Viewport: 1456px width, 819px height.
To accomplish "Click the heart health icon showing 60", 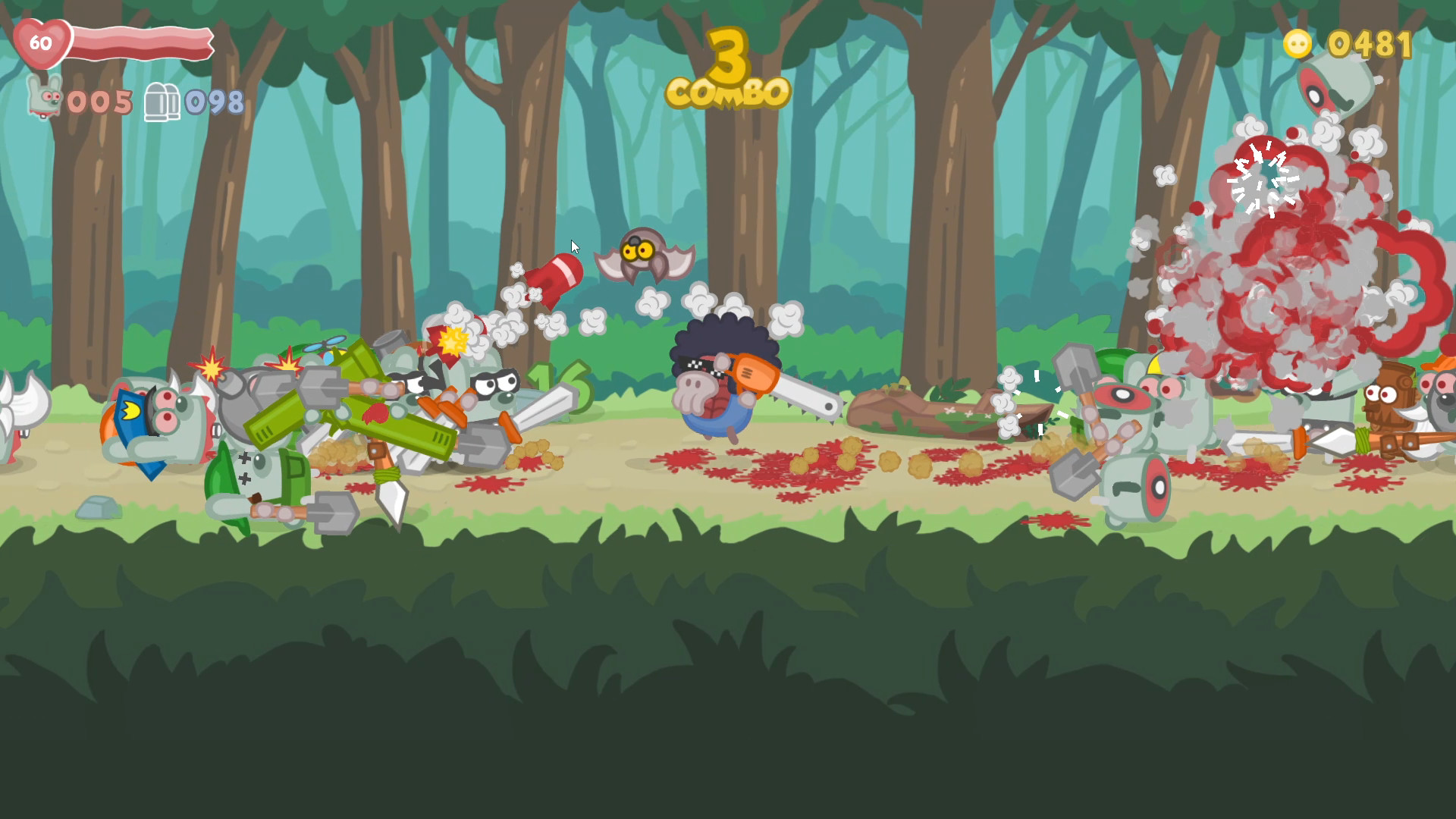I will click(x=42, y=44).
